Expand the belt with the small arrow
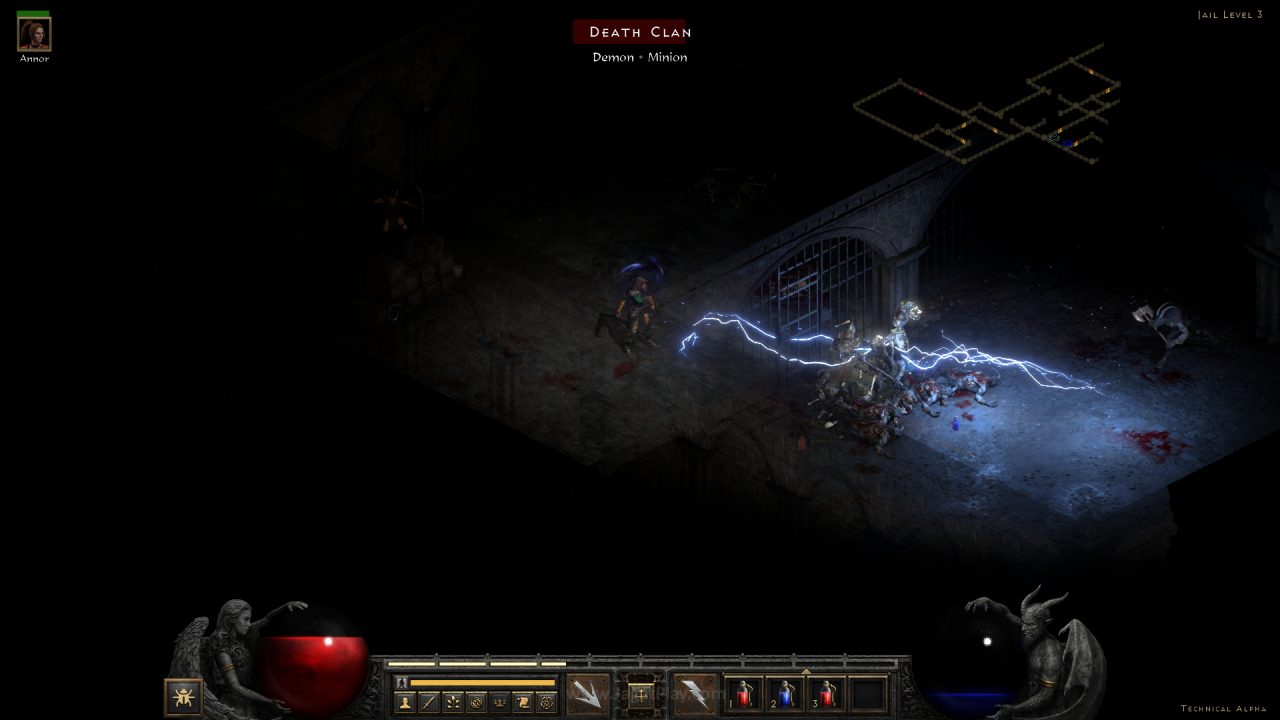Image resolution: width=1280 pixels, height=720 pixels. click(806, 671)
